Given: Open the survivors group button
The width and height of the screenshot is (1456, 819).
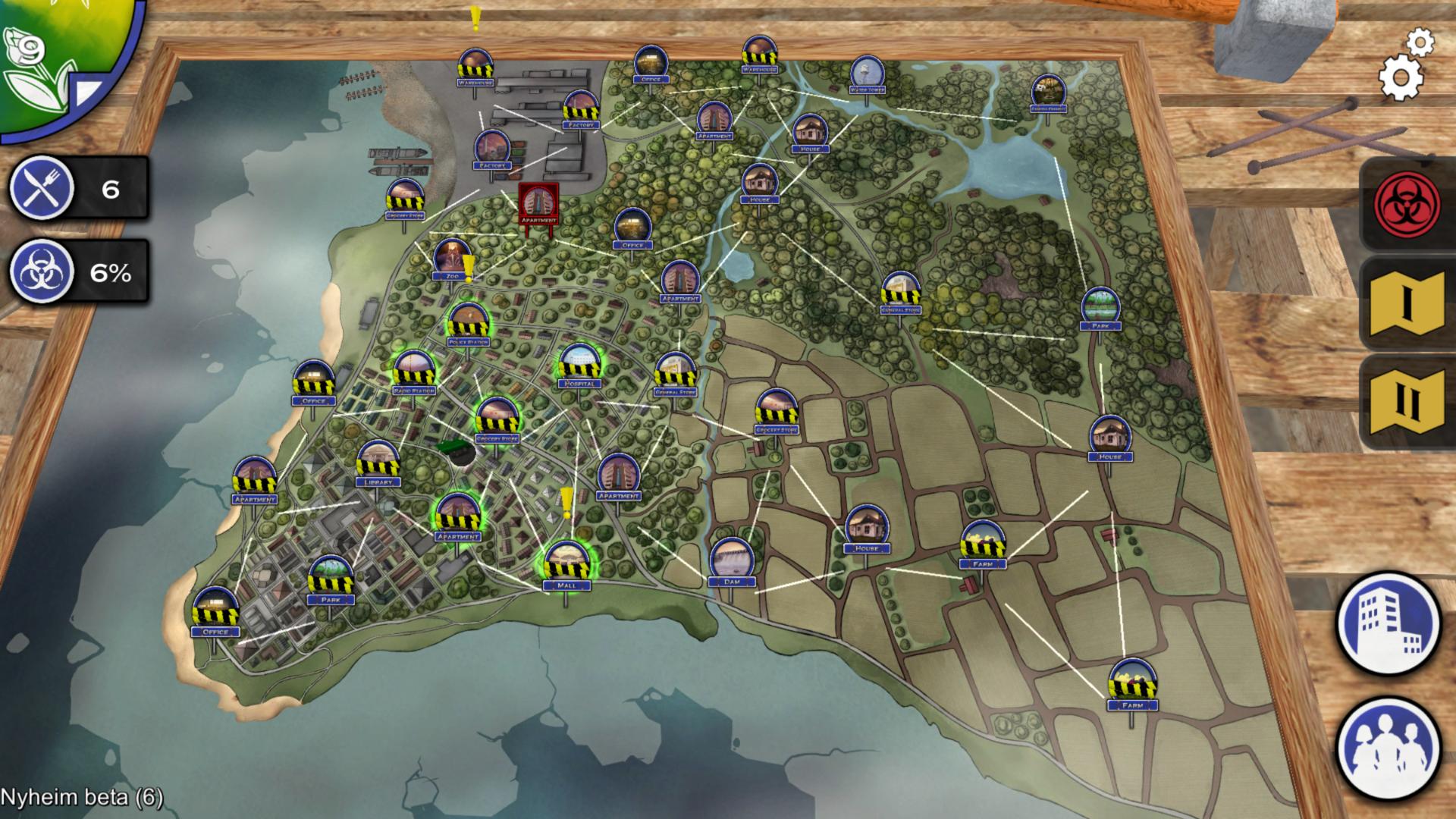Looking at the screenshot, I should point(1388,747).
